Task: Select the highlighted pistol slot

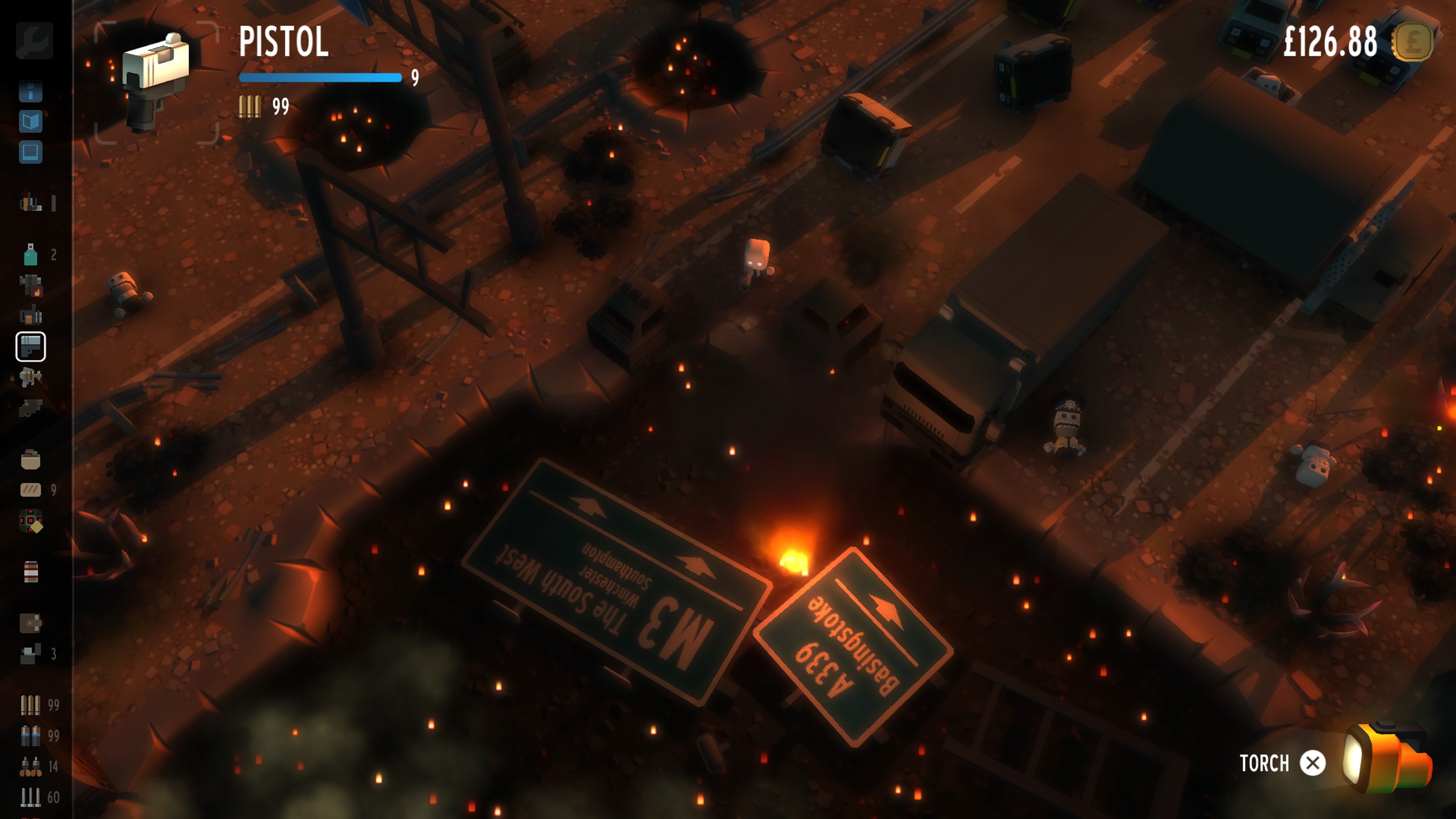Action: pyautogui.click(x=30, y=347)
